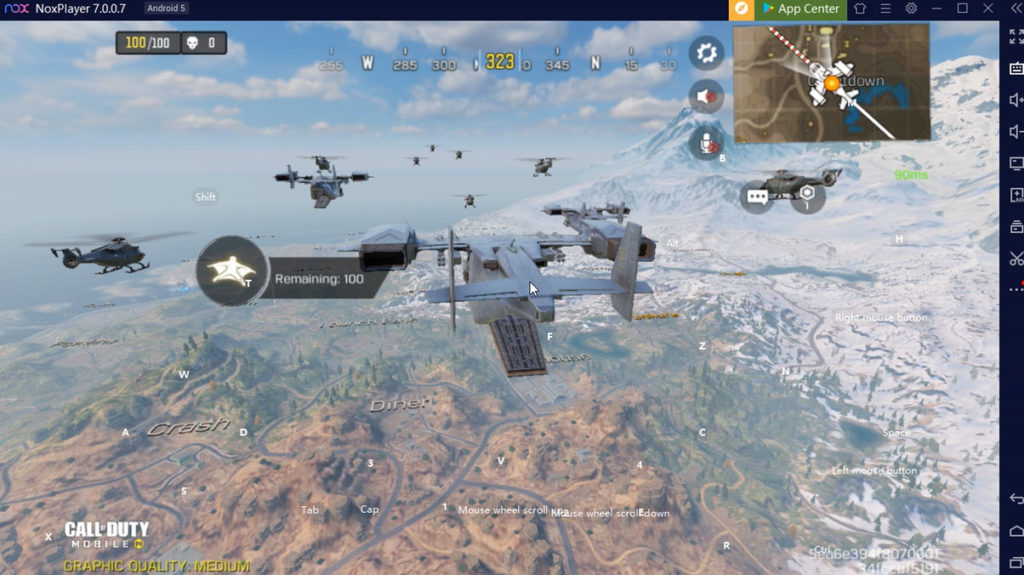
Task: Open NoxPlayer gear settings in title bar
Action: (911, 9)
